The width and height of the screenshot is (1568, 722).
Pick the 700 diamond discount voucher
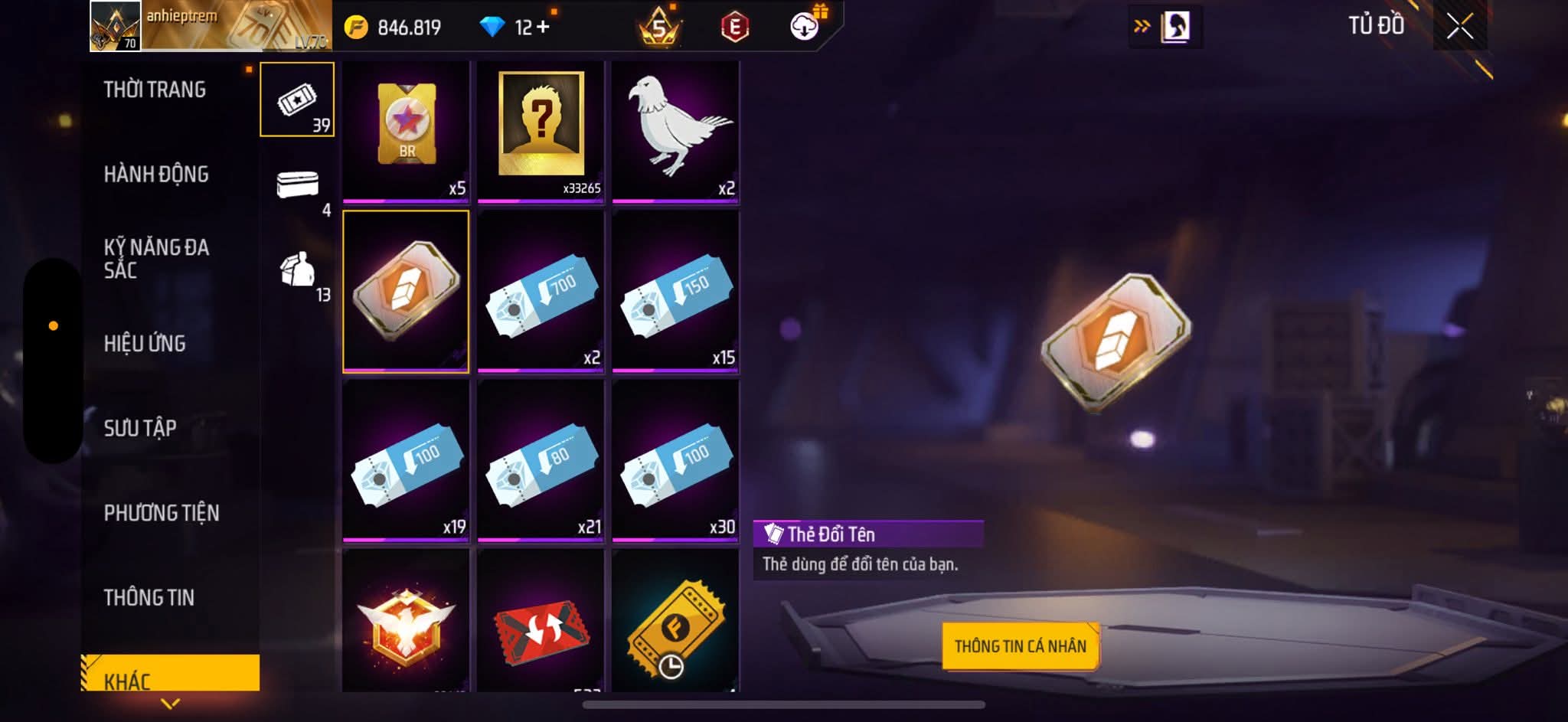coord(541,292)
